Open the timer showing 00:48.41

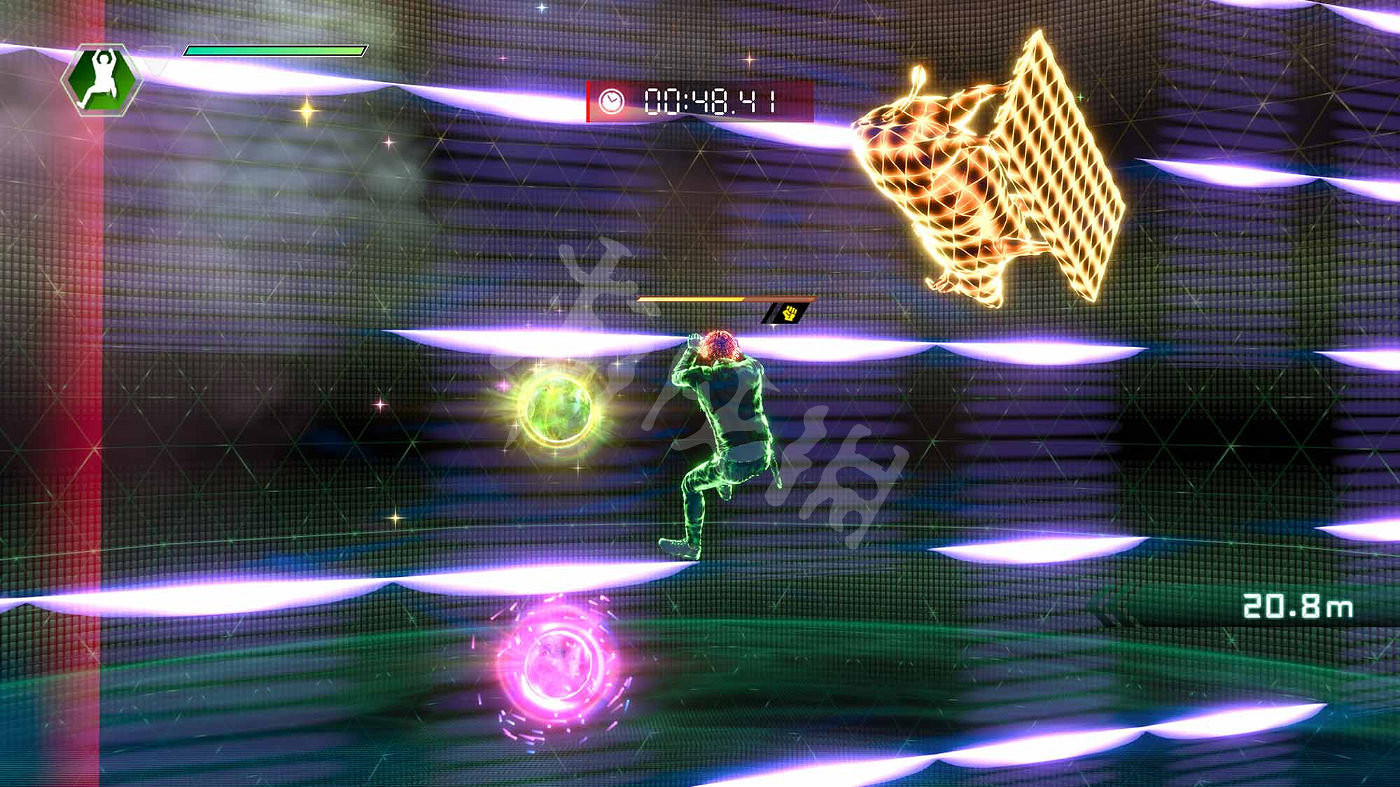point(710,99)
